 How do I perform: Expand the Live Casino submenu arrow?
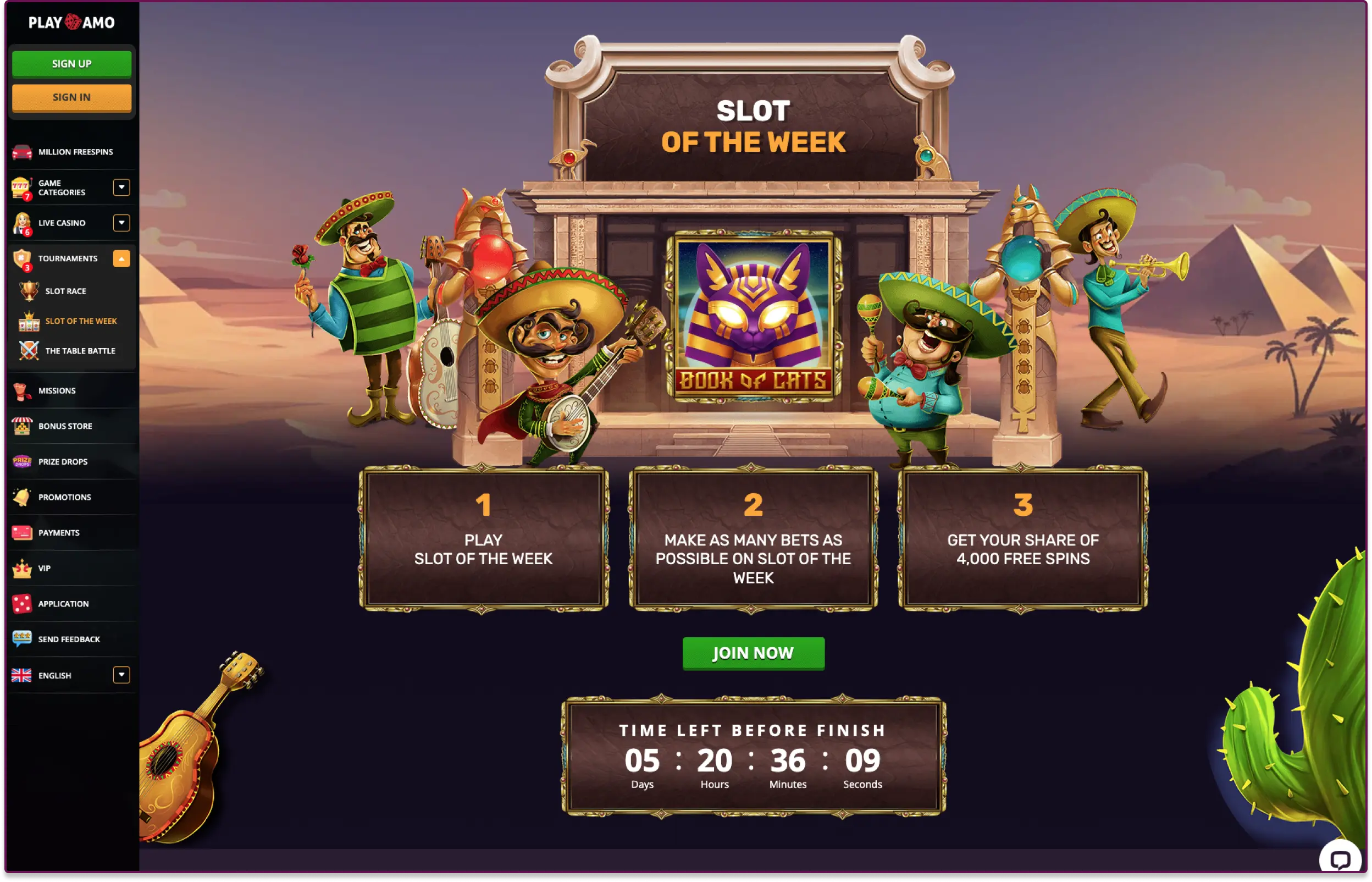[x=121, y=223]
